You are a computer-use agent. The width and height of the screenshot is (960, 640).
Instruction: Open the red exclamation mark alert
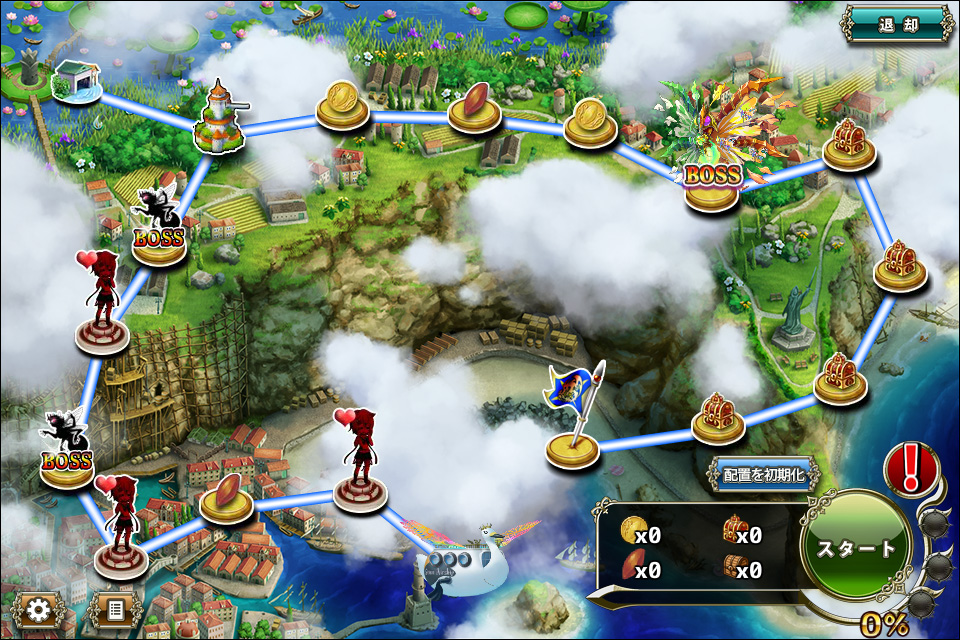911,468
